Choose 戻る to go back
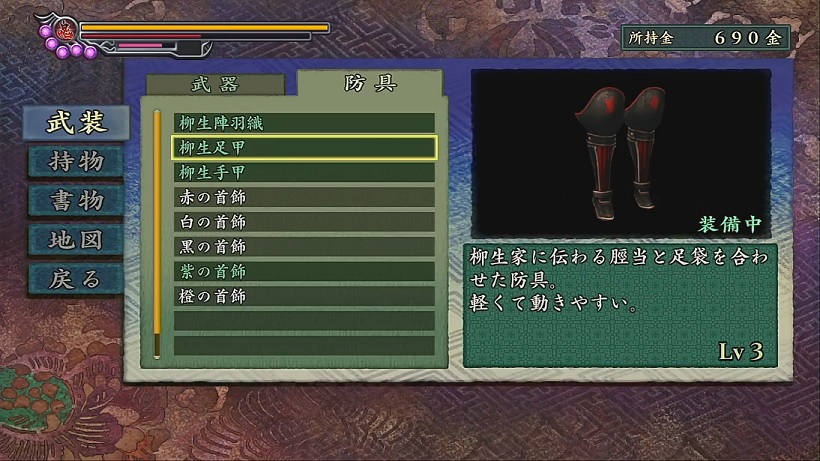Image resolution: width=820 pixels, height=461 pixels. pyautogui.click(x=77, y=278)
